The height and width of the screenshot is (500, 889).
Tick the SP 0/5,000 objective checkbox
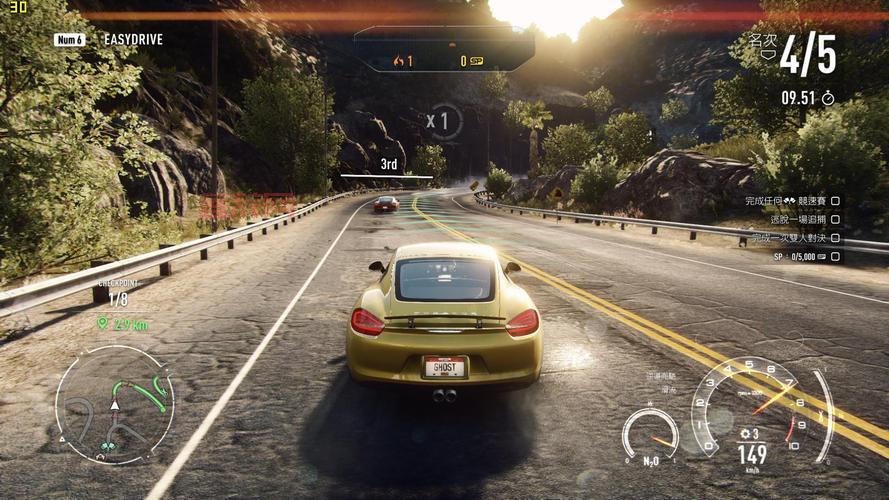coord(835,257)
